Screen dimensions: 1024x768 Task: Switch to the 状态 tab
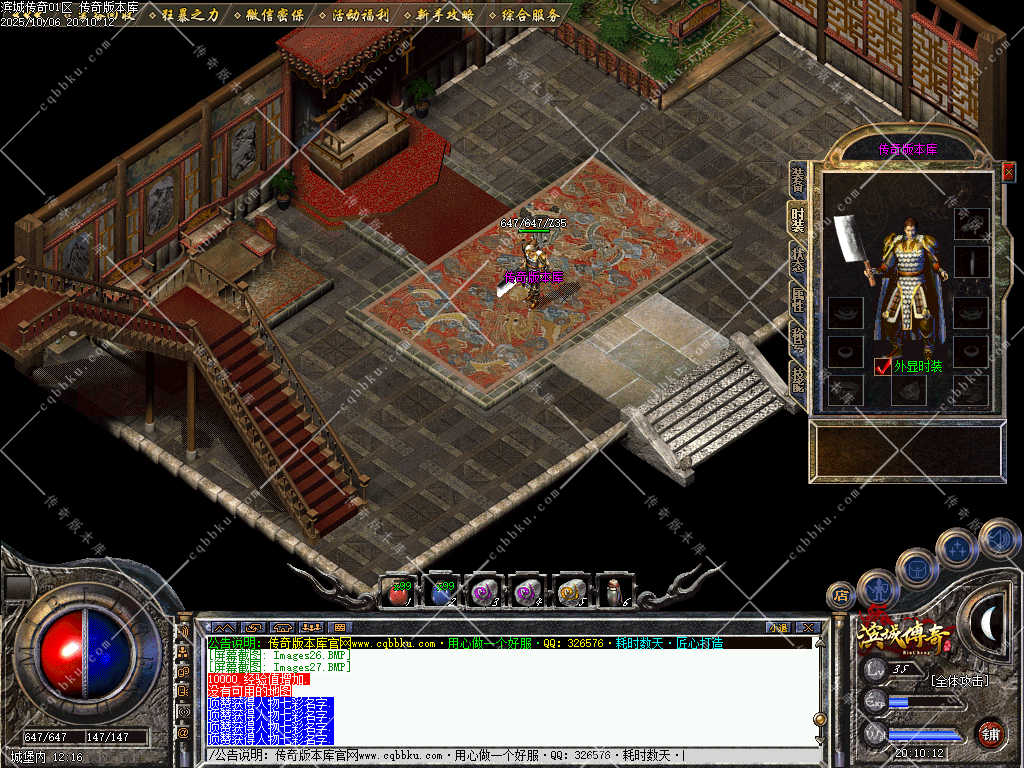point(798,260)
